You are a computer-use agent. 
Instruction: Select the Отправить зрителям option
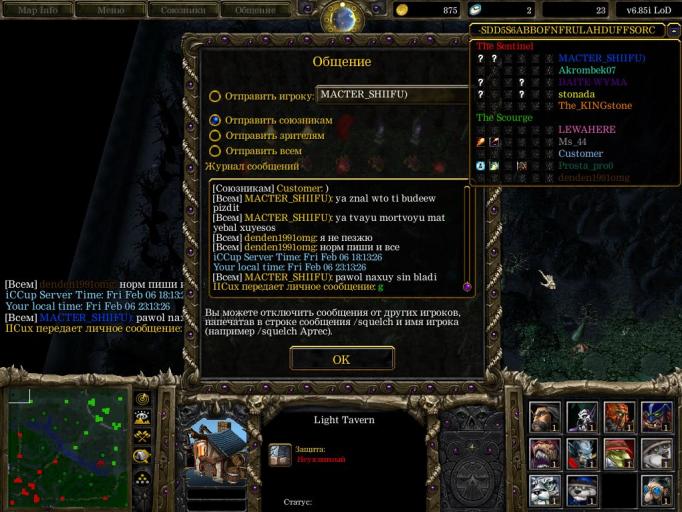coord(215,136)
